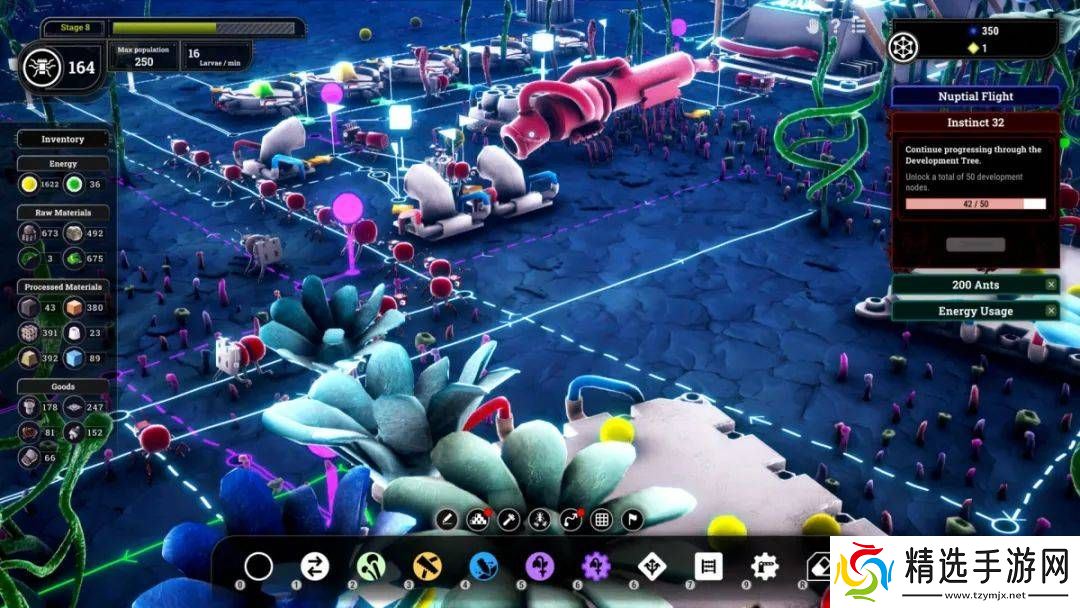Screen dimensions: 1080x608
Task: Click the yellow energy resource icon
Action: 29,184
